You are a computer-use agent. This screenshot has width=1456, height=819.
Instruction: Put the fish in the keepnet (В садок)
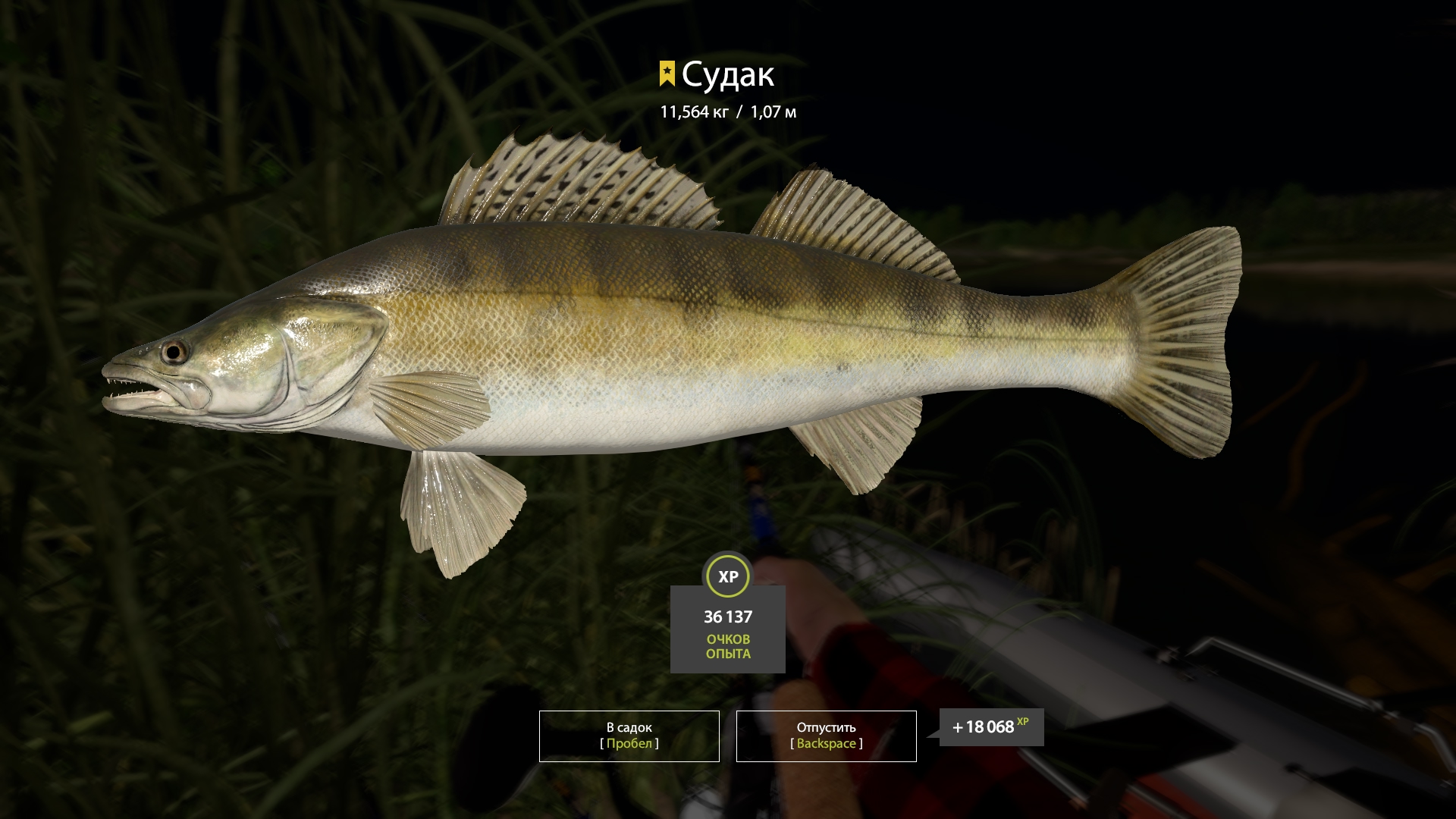point(629,736)
